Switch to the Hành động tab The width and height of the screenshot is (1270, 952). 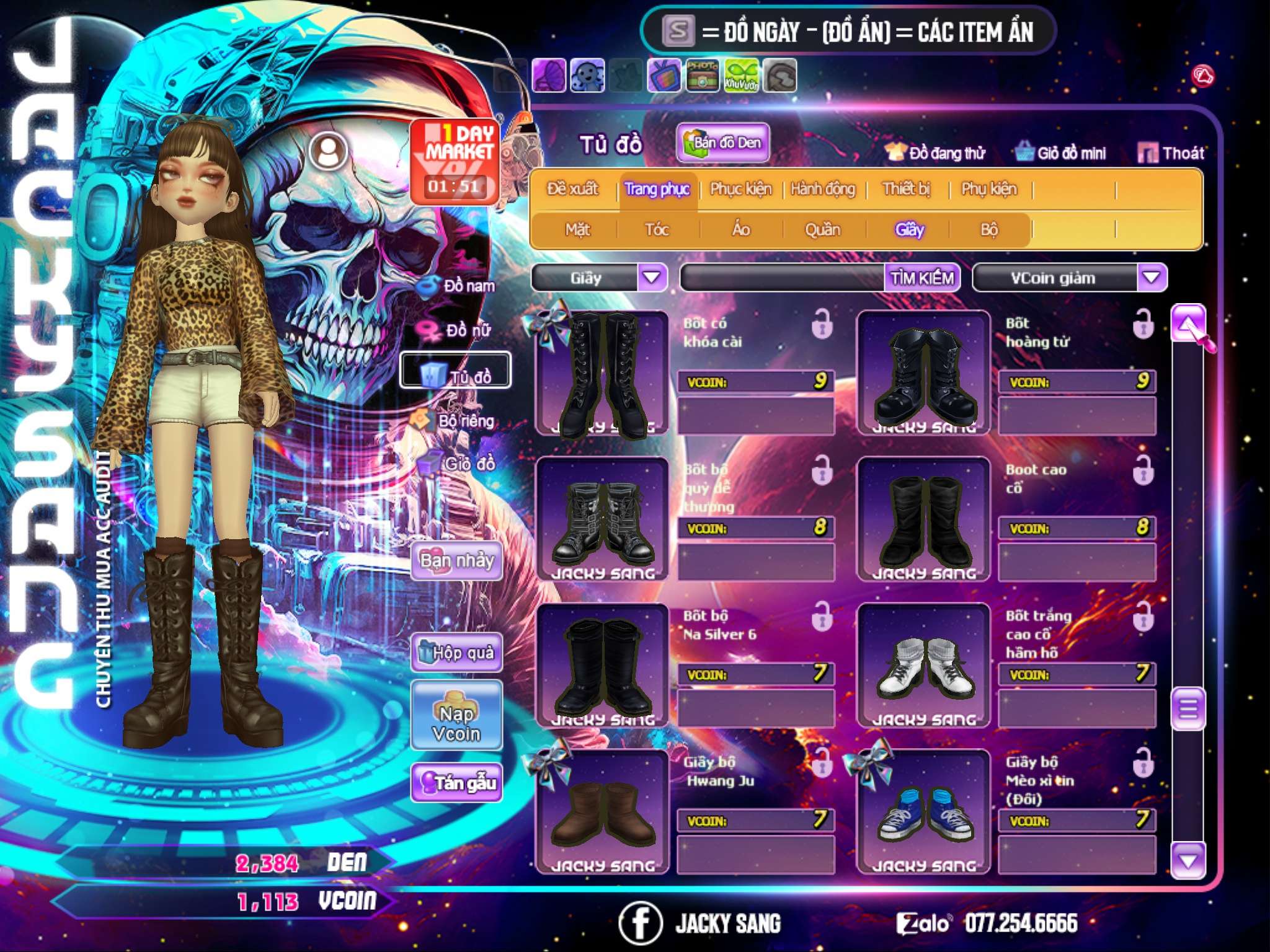click(823, 189)
